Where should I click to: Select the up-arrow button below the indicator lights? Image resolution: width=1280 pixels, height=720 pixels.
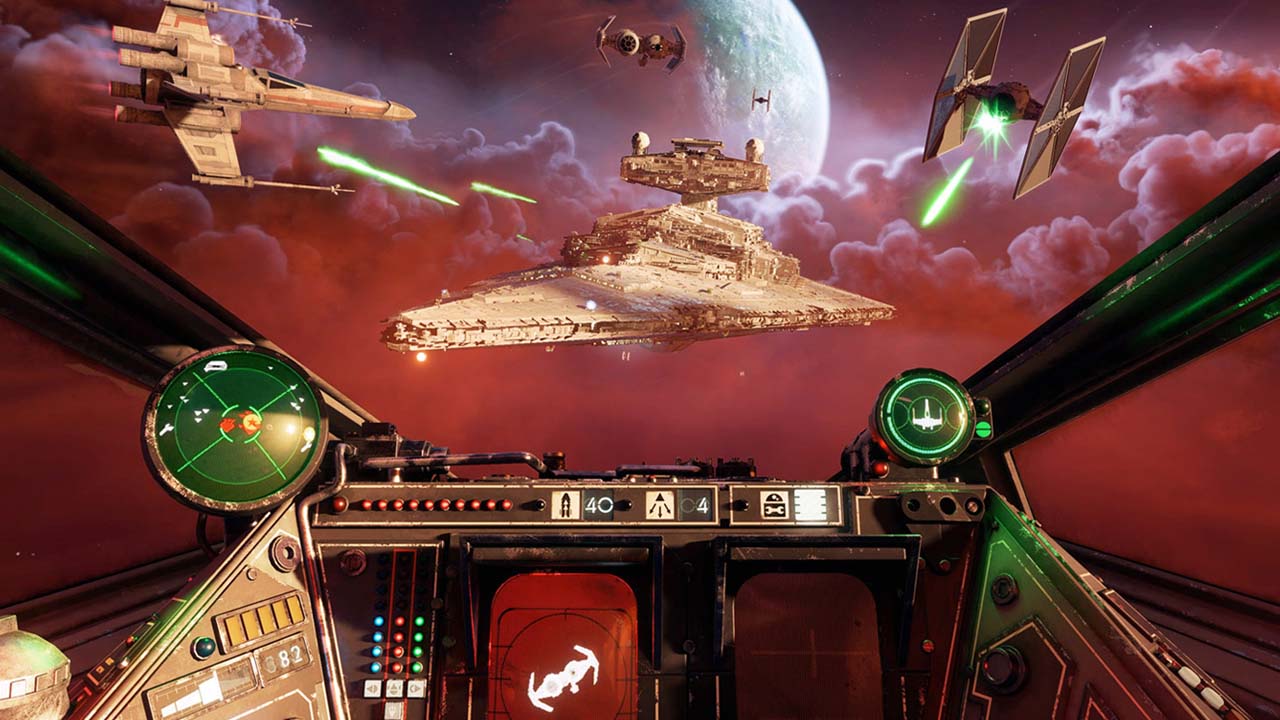[394, 686]
